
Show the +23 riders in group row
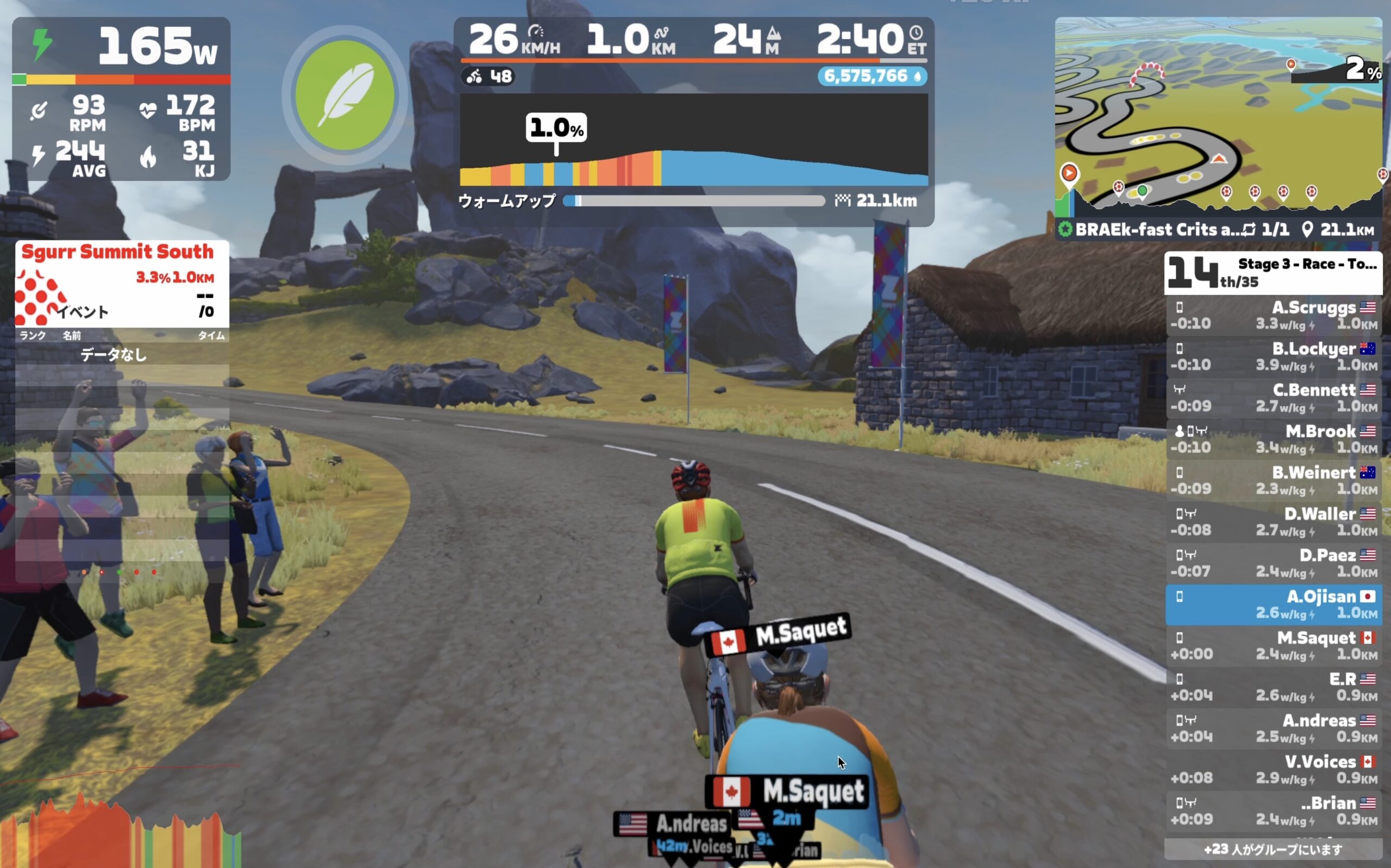tap(1273, 849)
